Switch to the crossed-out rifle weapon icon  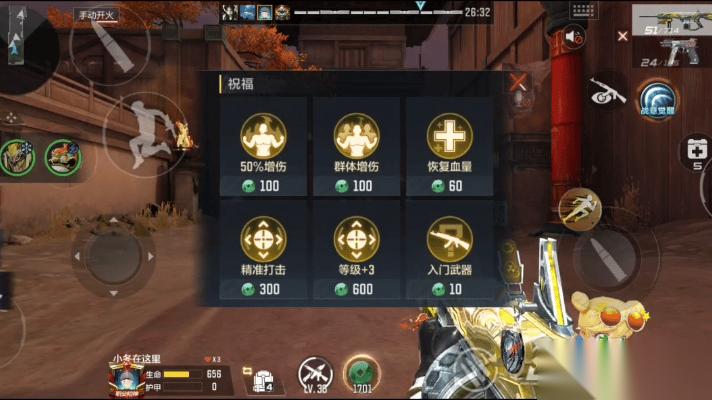pos(606,92)
